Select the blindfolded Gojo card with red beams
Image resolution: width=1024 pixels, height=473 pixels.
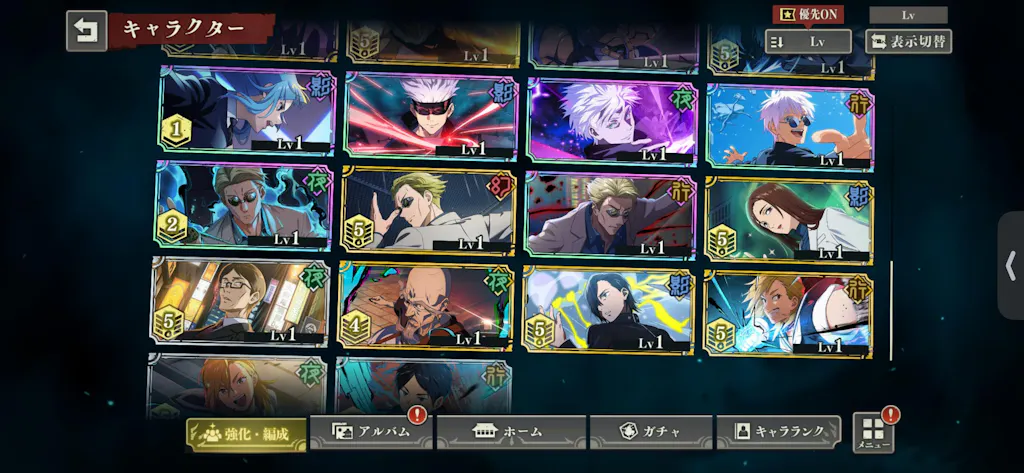tap(431, 115)
